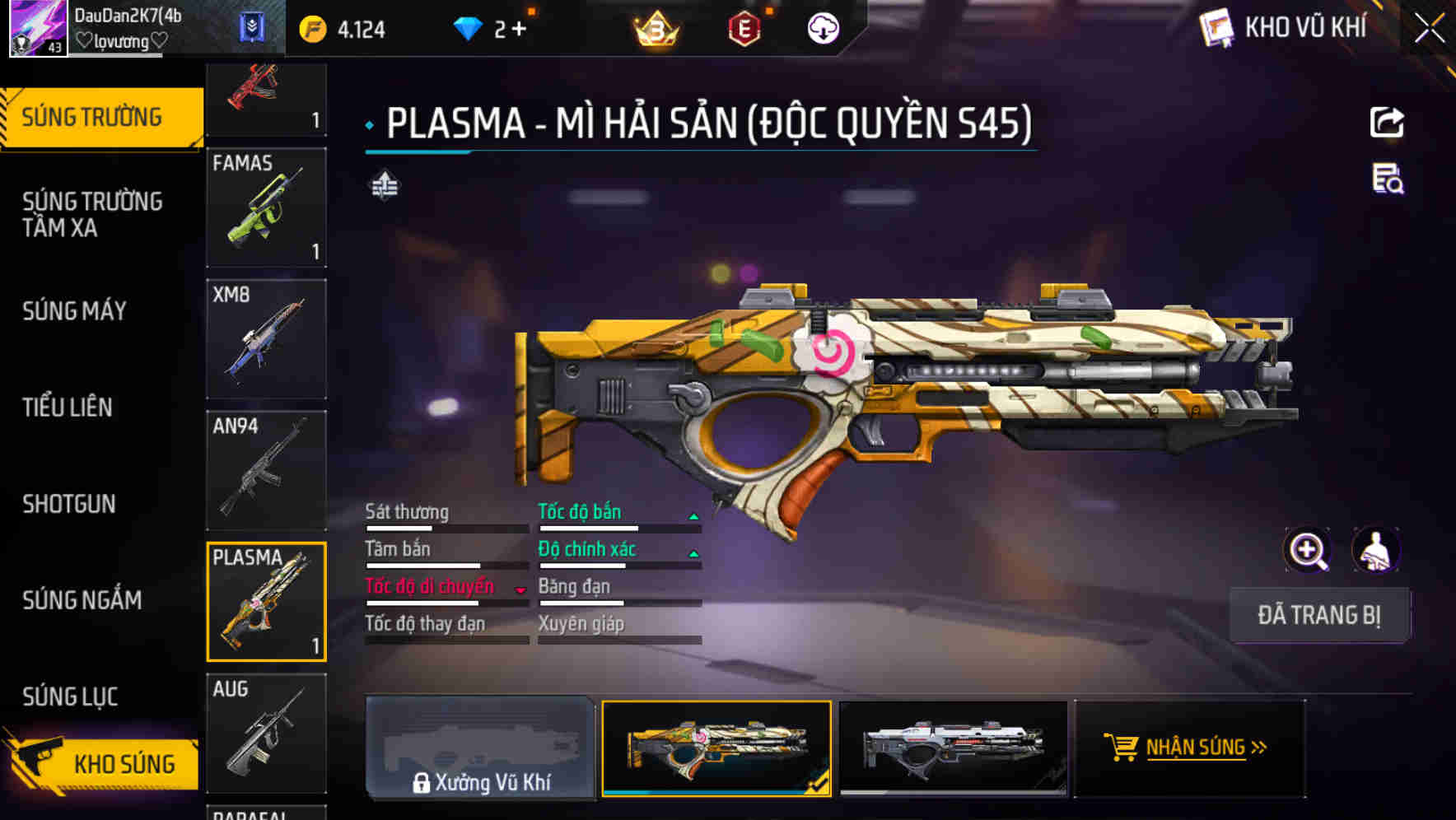This screenshot has width=1456, height=820.
Task: Open the red E event icon in the top bar
Action: [743, 27]
